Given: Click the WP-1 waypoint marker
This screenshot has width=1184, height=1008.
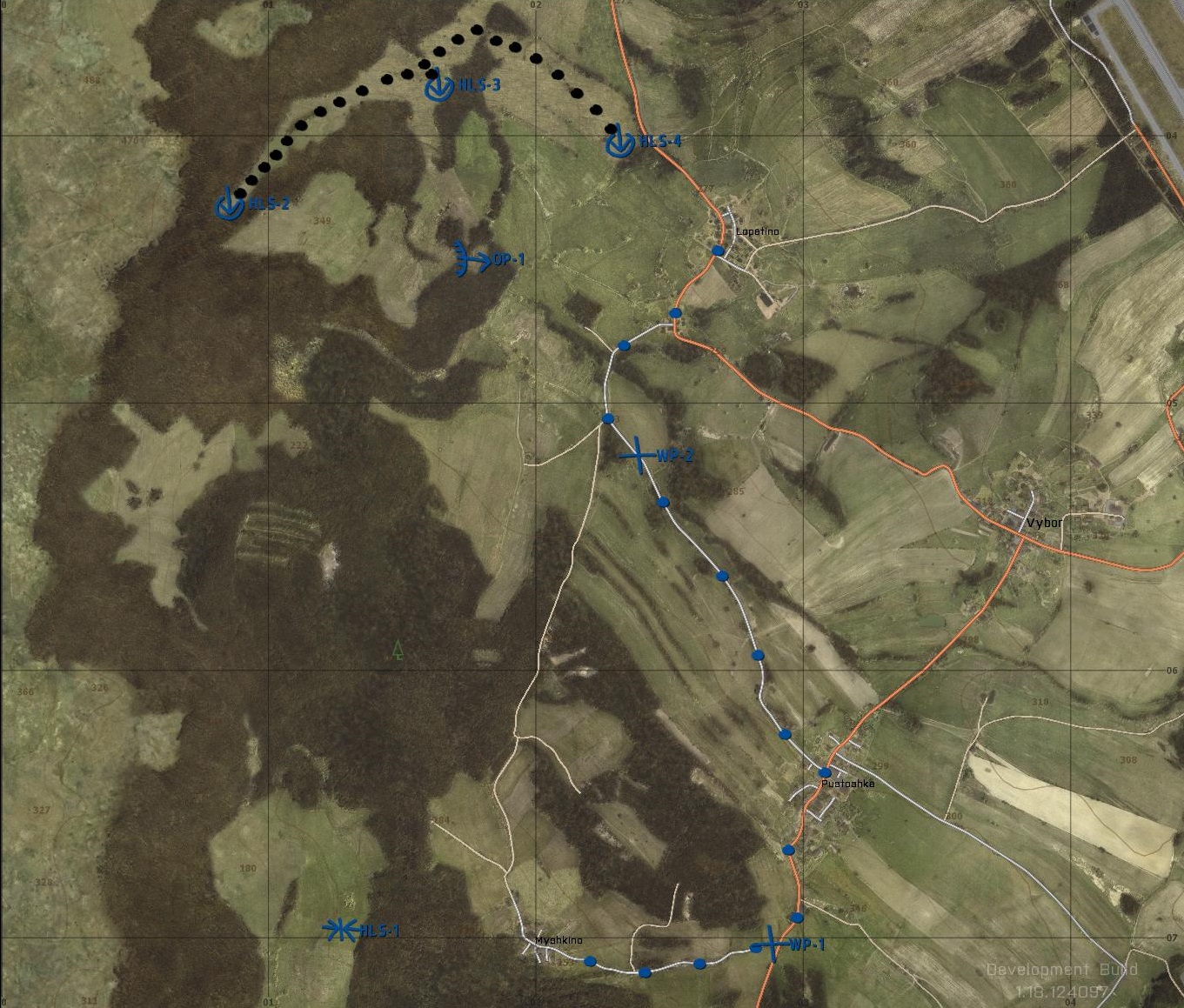Looking at the screenshot, I should (771, 945).
